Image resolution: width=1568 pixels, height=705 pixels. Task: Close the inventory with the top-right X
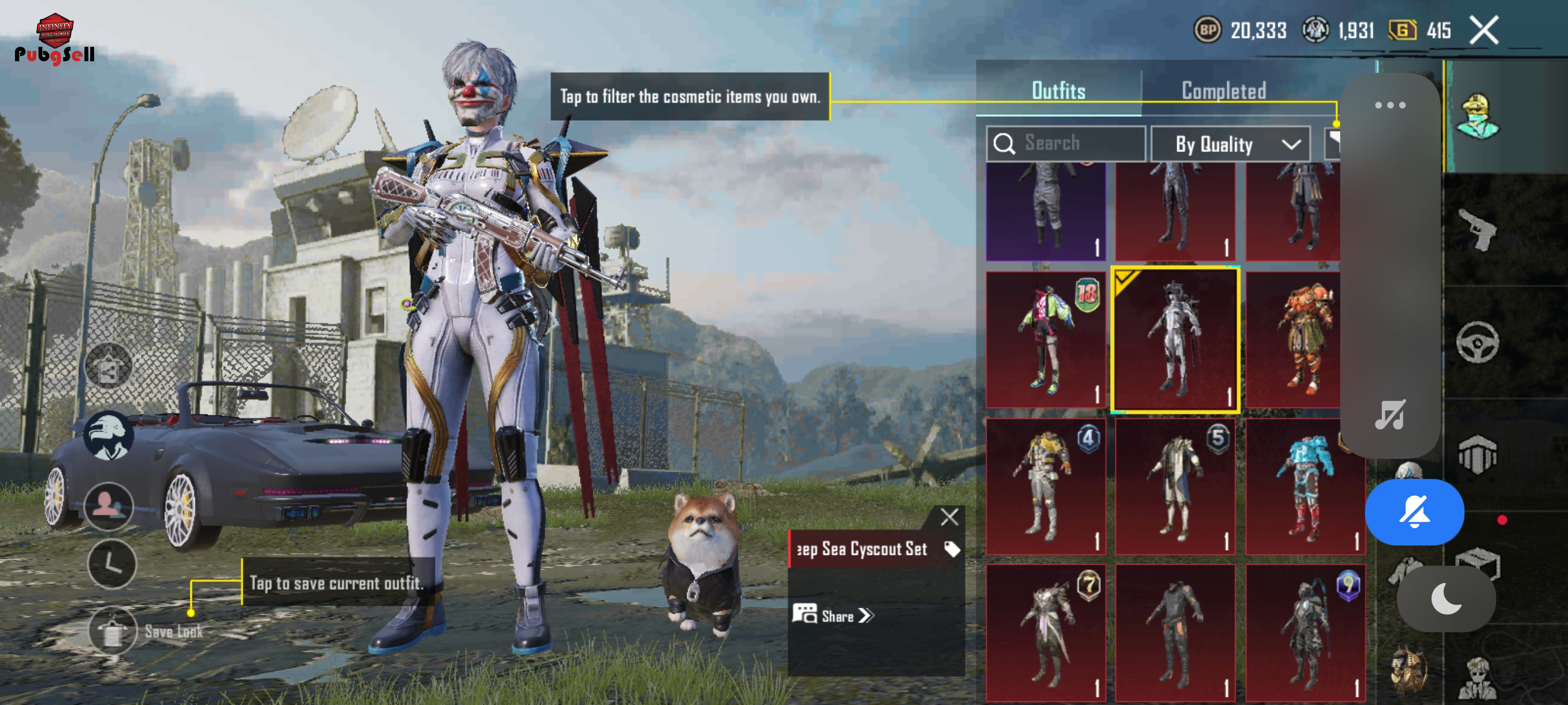(1484, 30)
